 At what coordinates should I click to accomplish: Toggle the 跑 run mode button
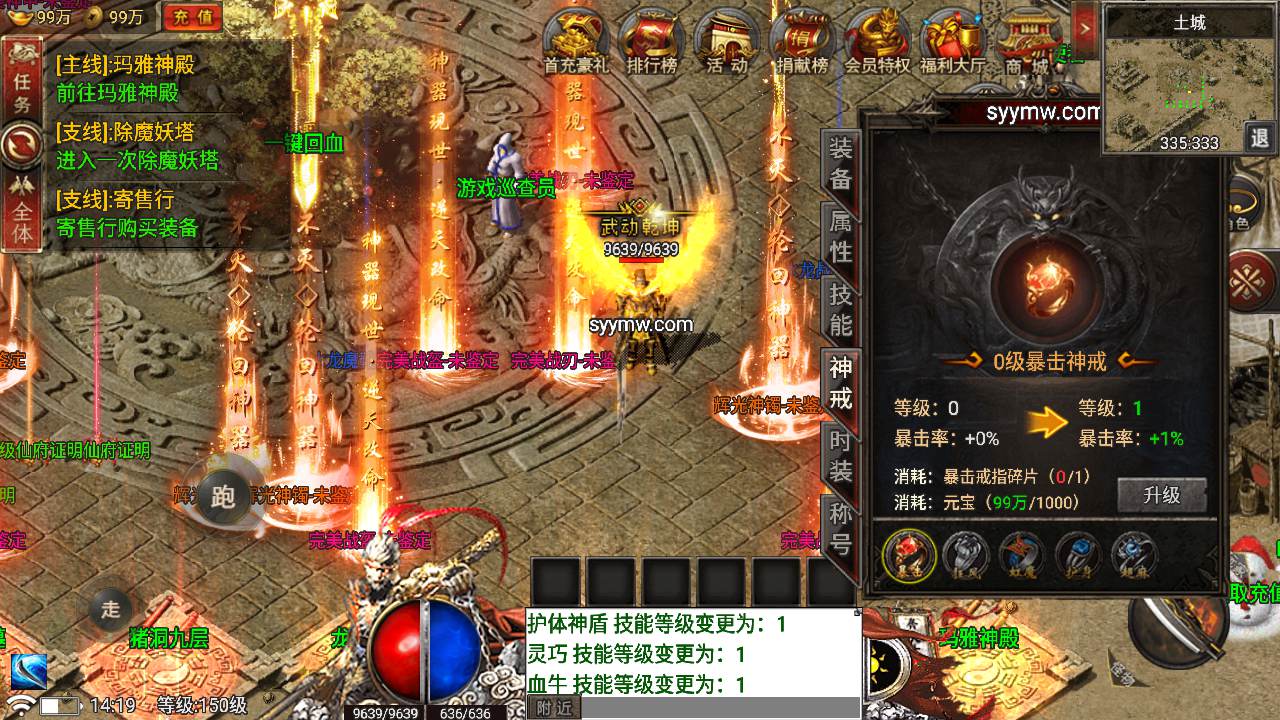(x=223, y=496)
